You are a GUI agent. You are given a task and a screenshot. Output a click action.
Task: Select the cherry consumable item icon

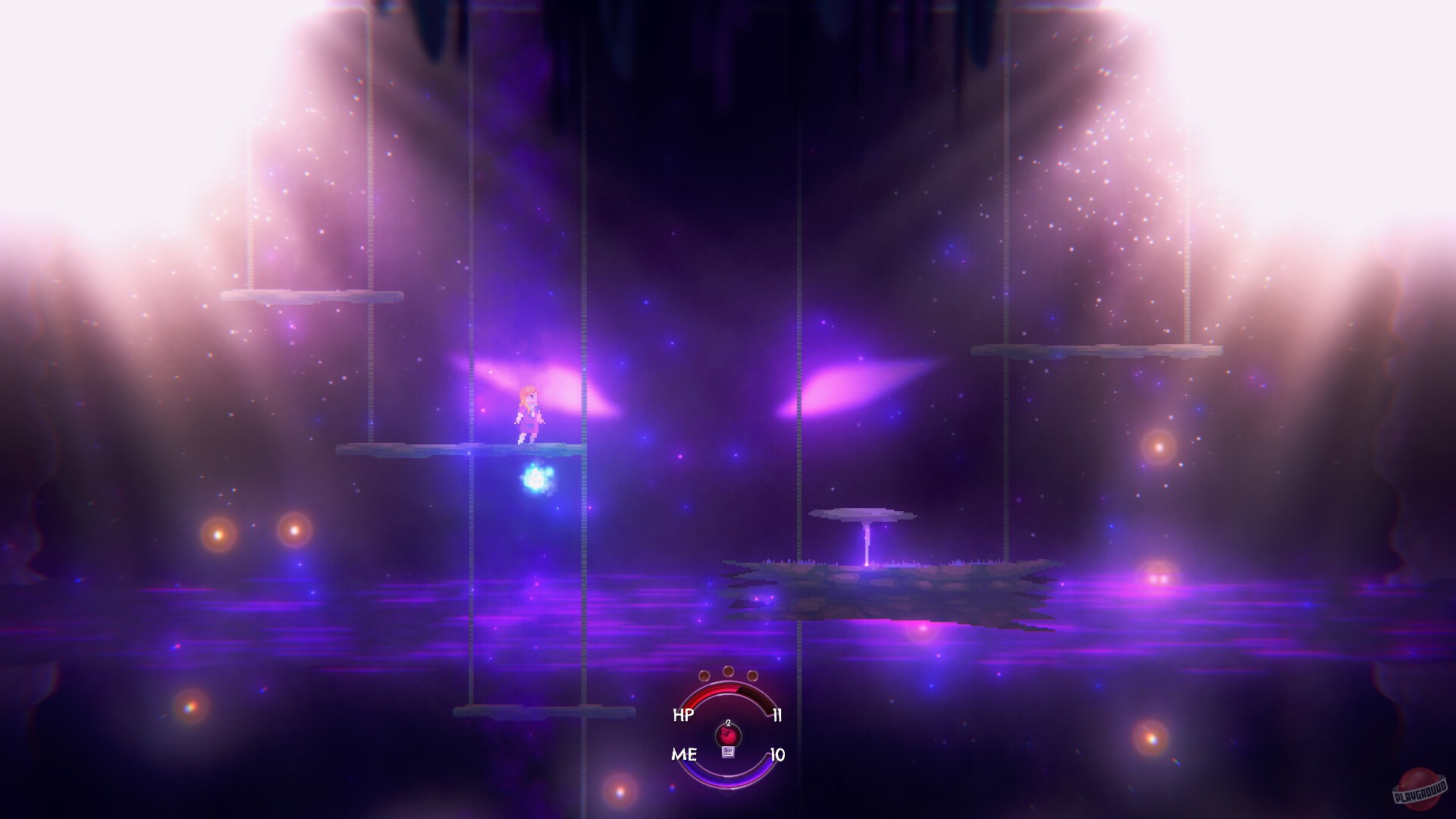click(728, 735)
